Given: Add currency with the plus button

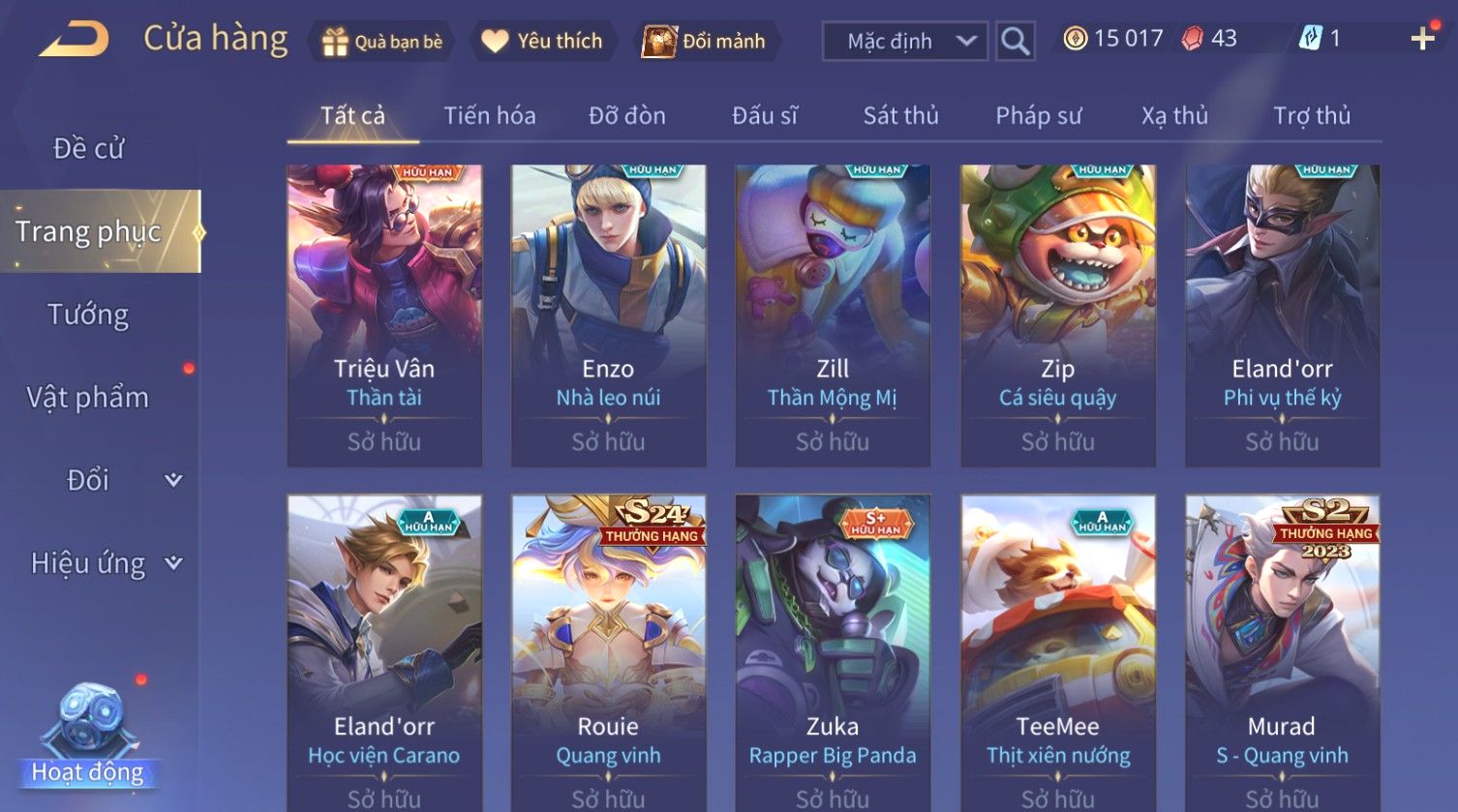Looking at the screenshot, I should (x=1422, y=39).
